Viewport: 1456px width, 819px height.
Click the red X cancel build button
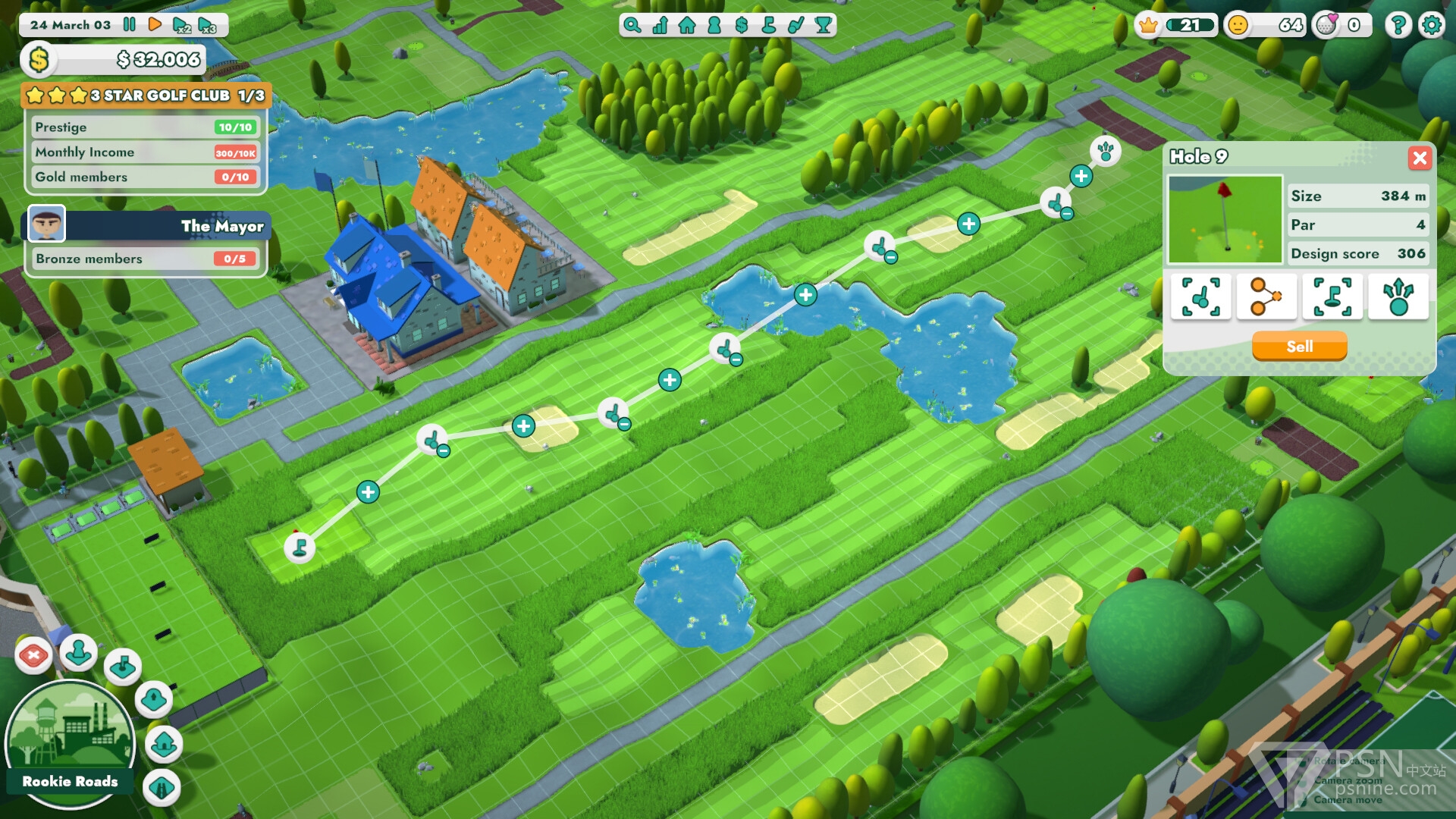[x=33, y=655]
